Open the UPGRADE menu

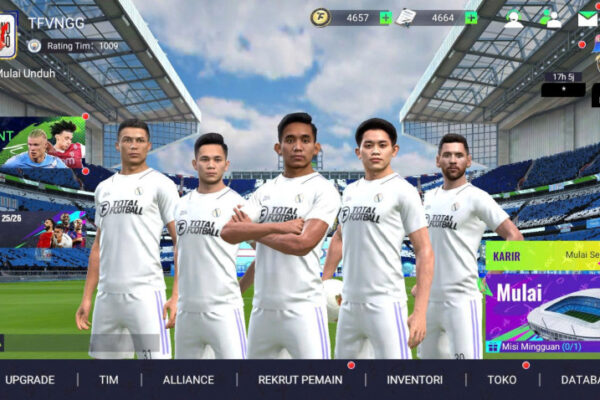(x=30, y=380)
